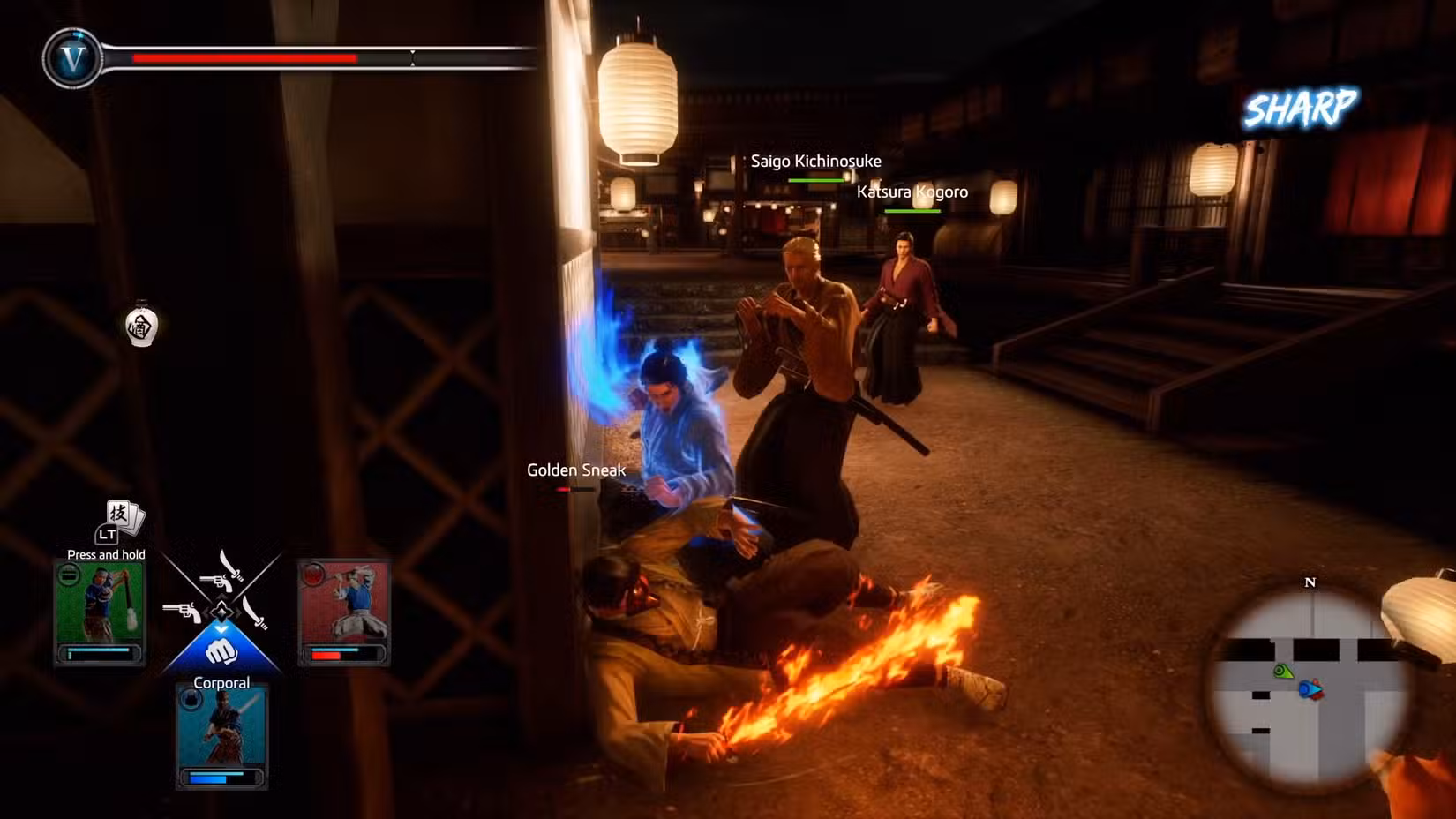Click the circular minimap
The image size is (1456, 819).
coord(1310,685)
